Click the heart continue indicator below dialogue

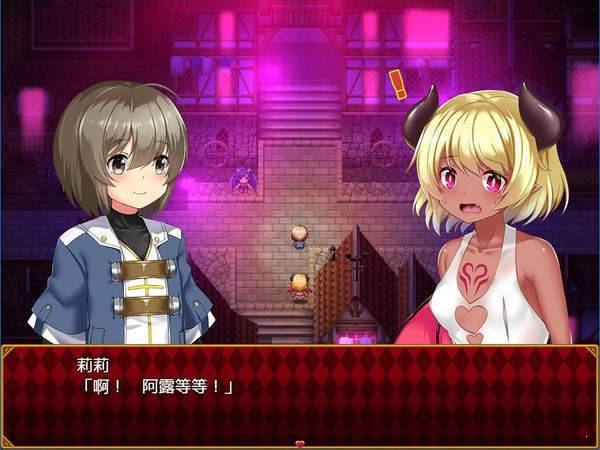pyautogui.click(x=299, y=442)
